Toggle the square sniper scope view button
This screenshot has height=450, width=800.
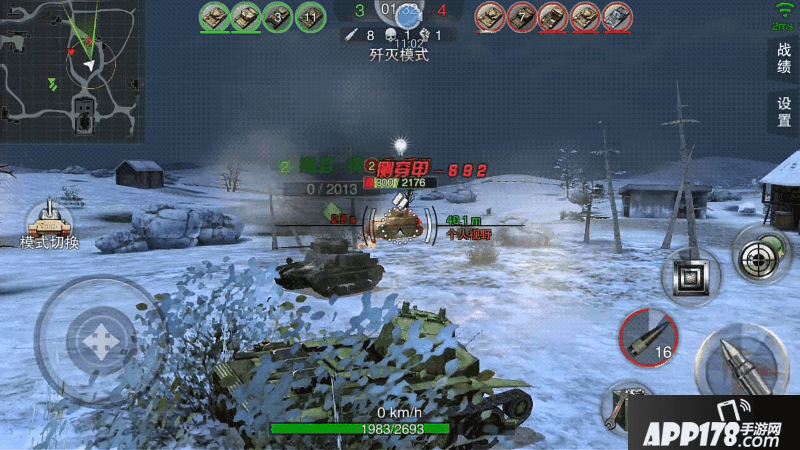pos(692,275)
